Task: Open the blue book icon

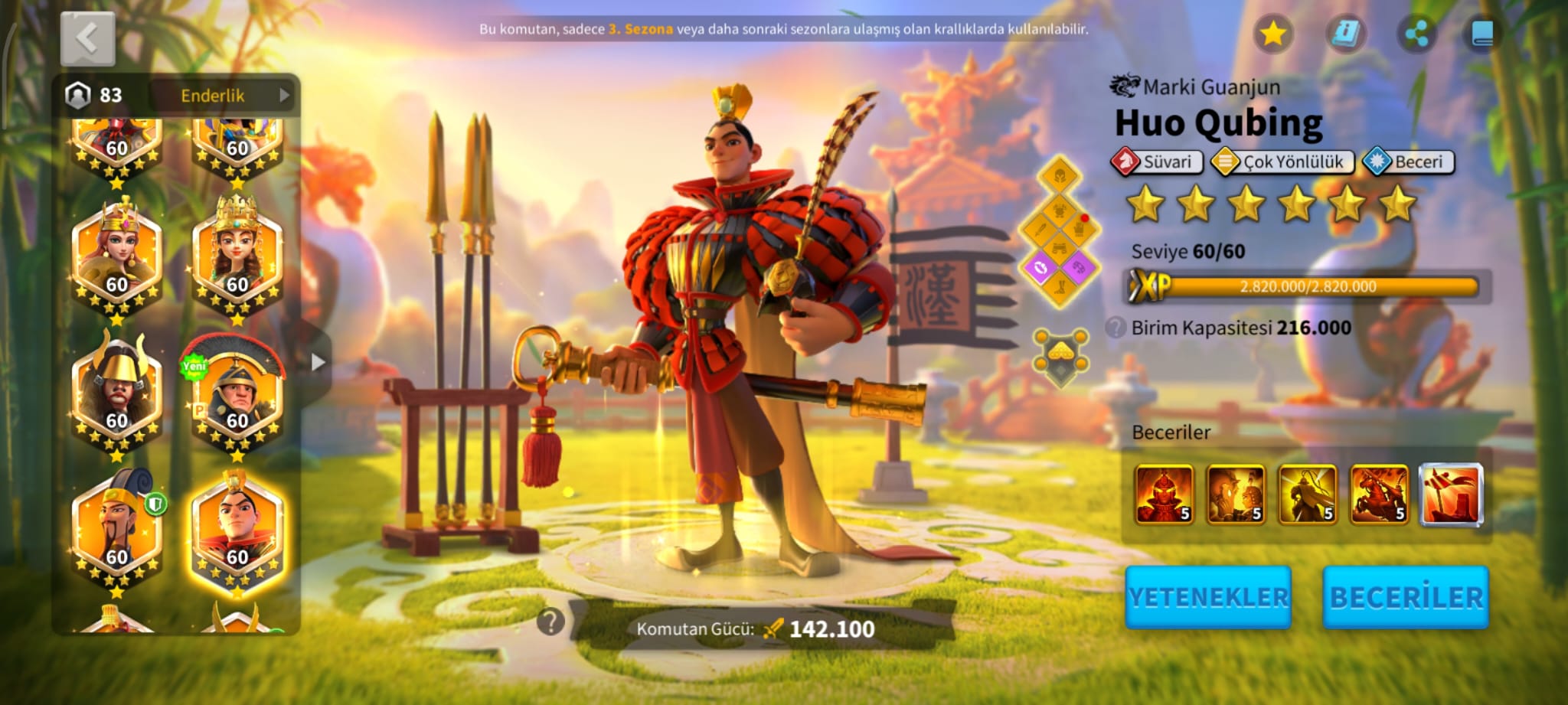Action: point(1482,34)
